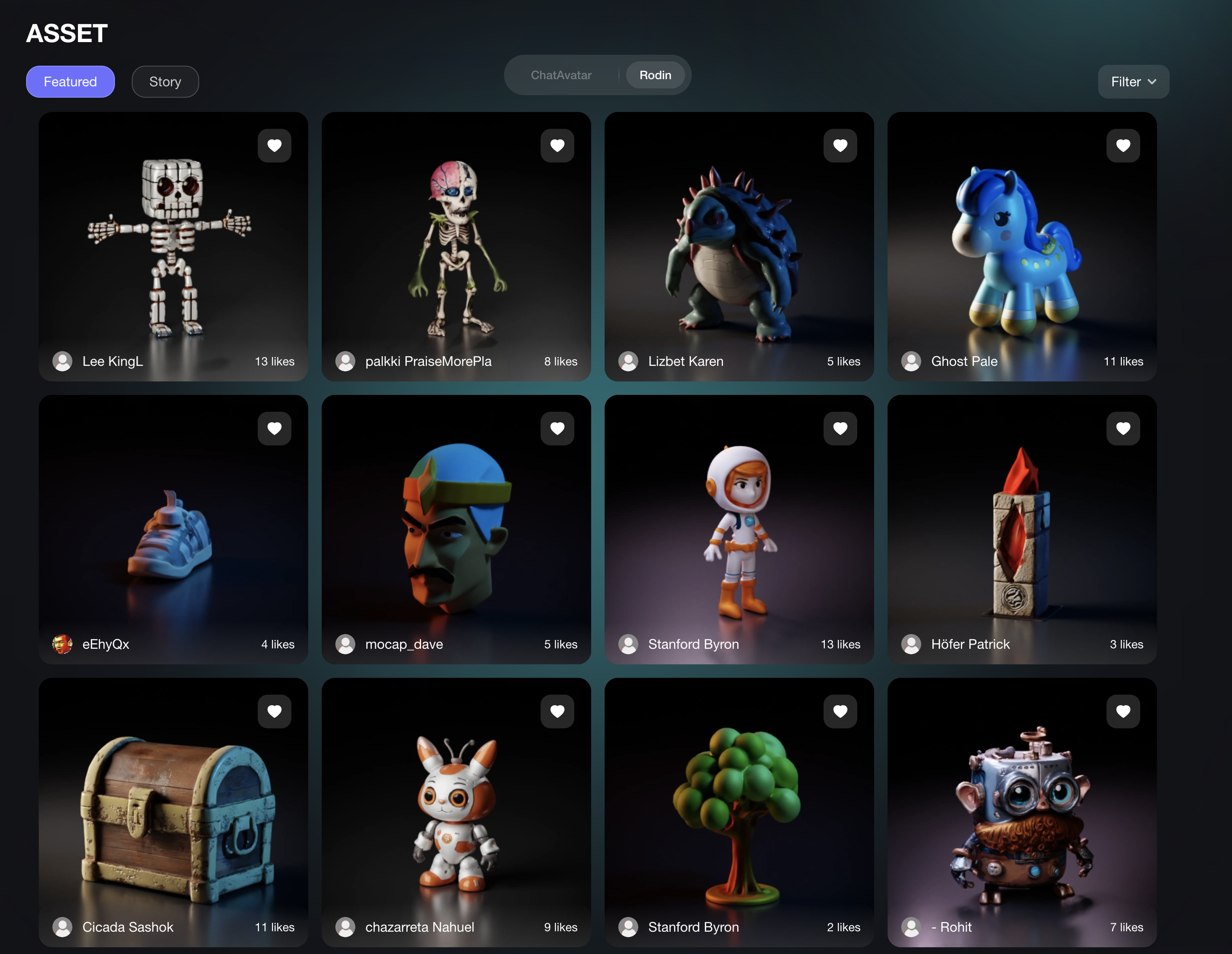The image size is (1232, 954).
Task: Click the eEhyQx user avatar
Action: 62,644
